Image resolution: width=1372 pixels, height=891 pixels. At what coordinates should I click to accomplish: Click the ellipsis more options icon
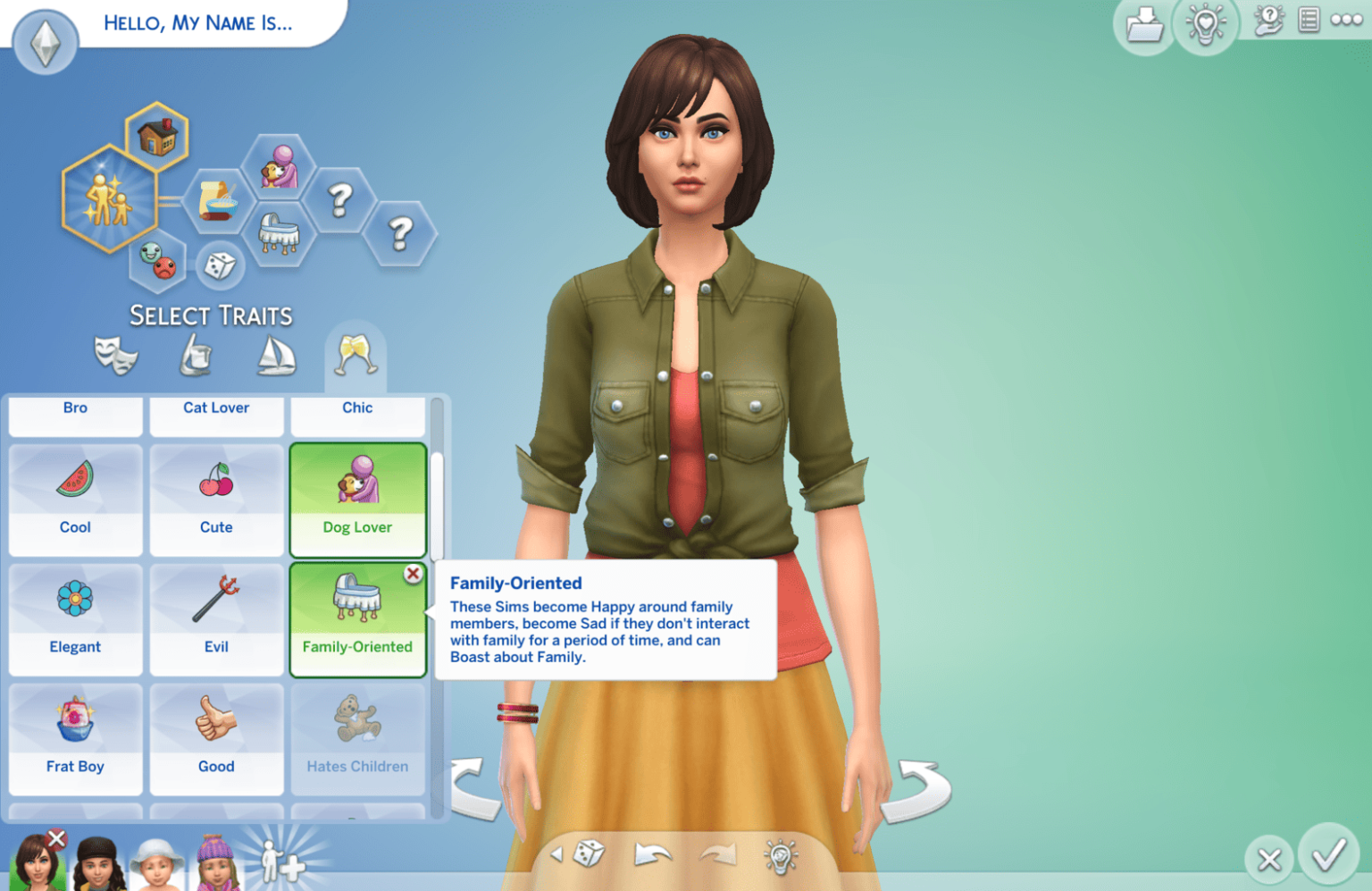click(x=1345, y=20)
